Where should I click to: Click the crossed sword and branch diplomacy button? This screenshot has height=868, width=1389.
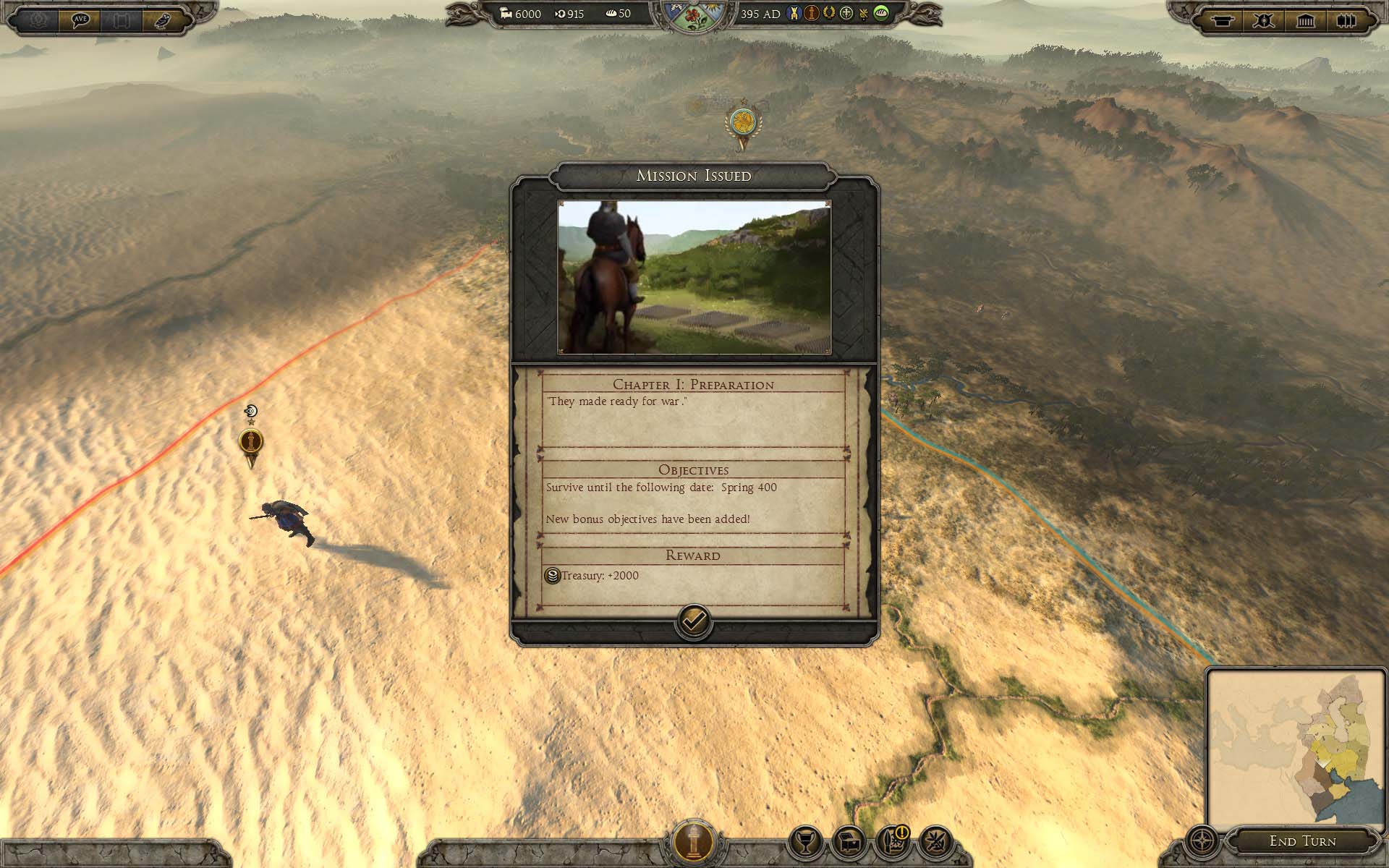(x=935, y=842)
